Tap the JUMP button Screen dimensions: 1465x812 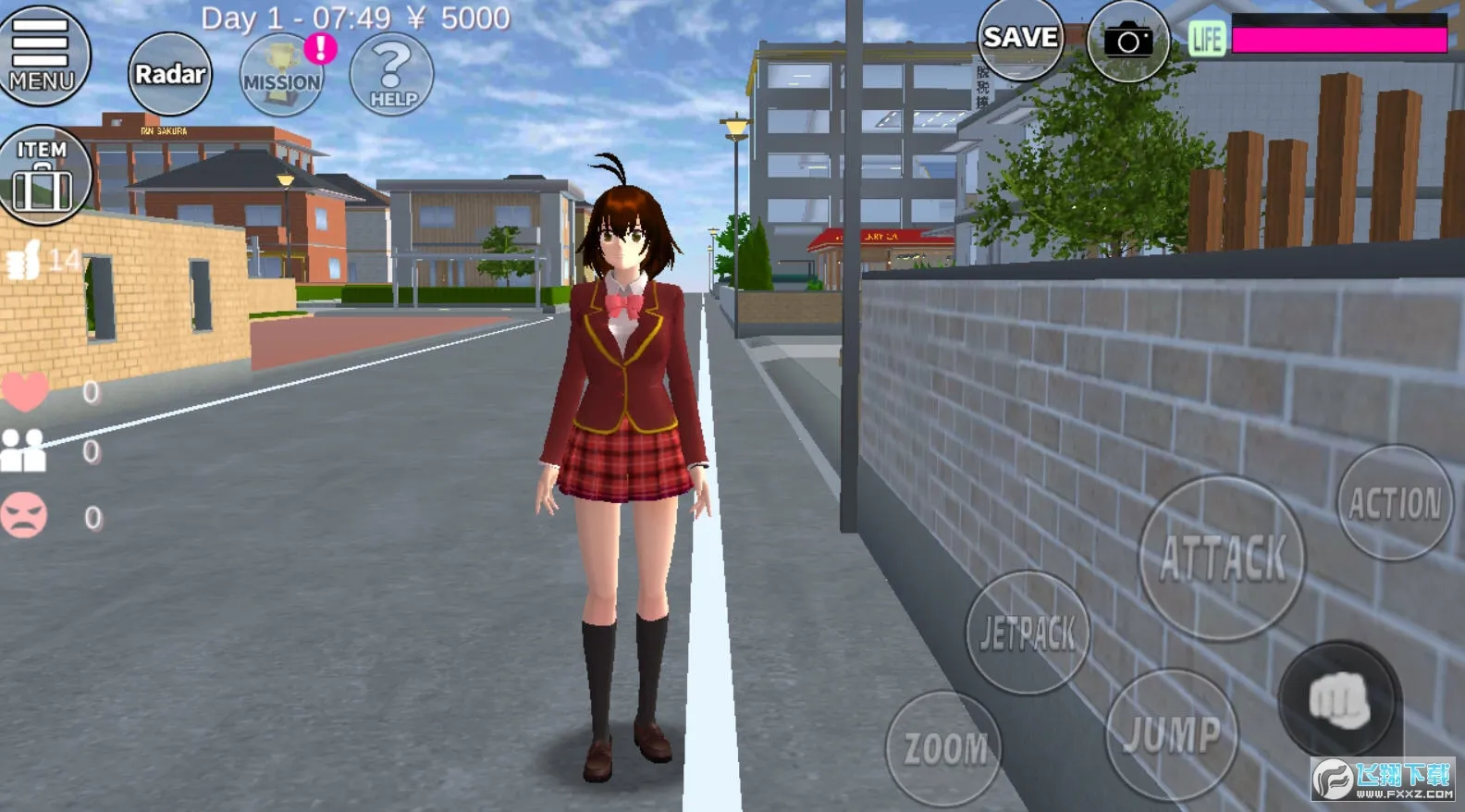tap(1172, 735)
